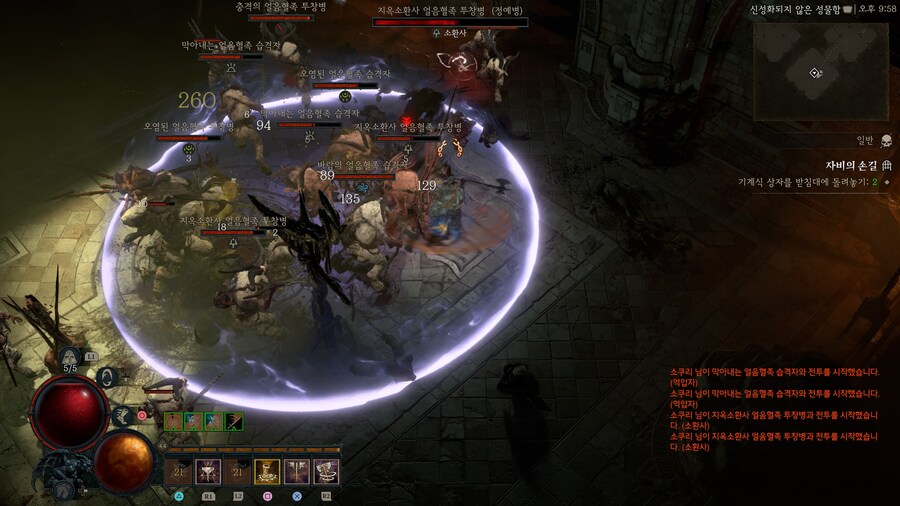Use the healing potion icon showing 5/5
Viewport: 900px width, 506px height.
[x=70, y=355]
